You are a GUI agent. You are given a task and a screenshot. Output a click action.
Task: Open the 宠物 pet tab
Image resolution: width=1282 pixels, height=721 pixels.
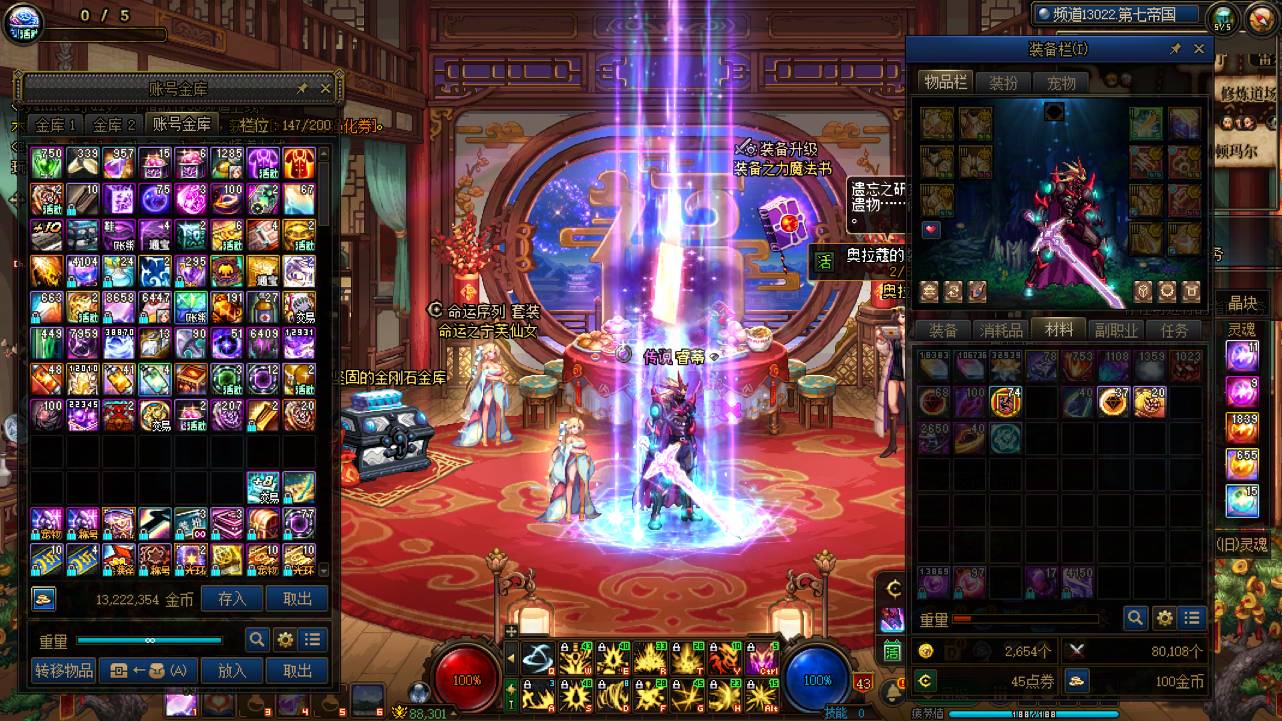[1061, 83]
